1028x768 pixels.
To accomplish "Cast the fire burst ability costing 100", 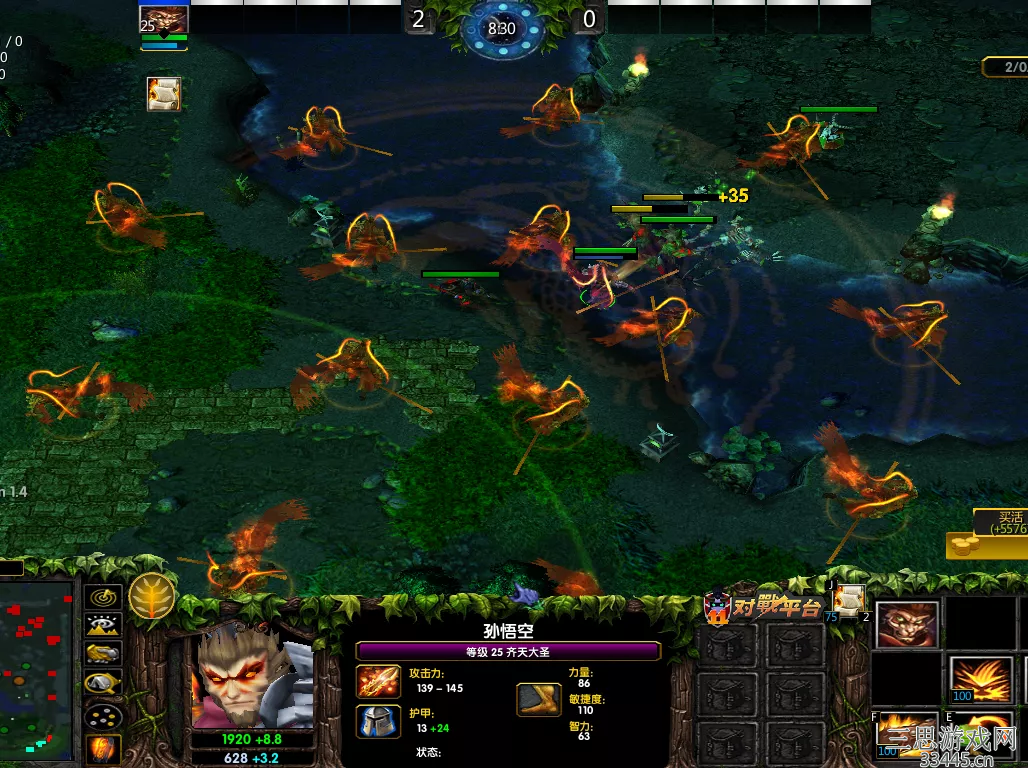I will click(x=980, y=679).
